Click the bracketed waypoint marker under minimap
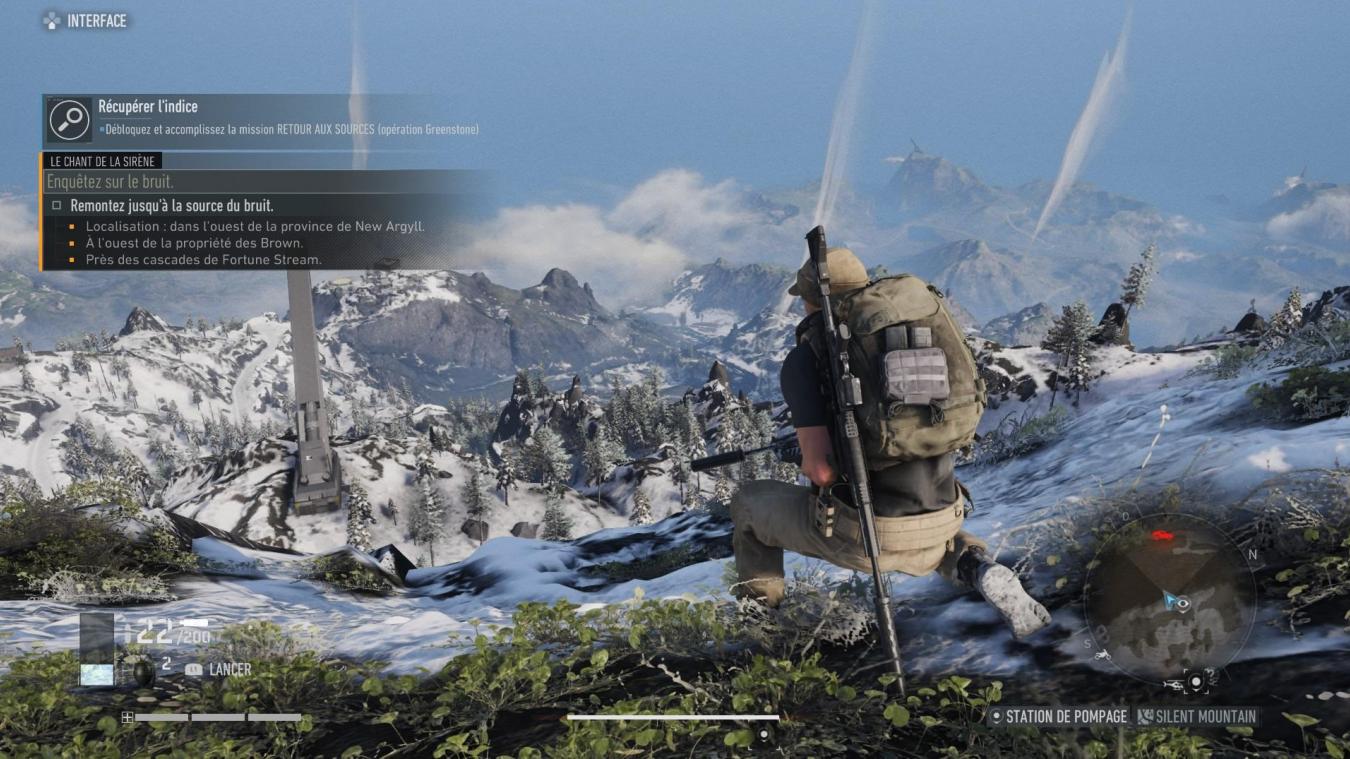 [x=1195, y=683]
